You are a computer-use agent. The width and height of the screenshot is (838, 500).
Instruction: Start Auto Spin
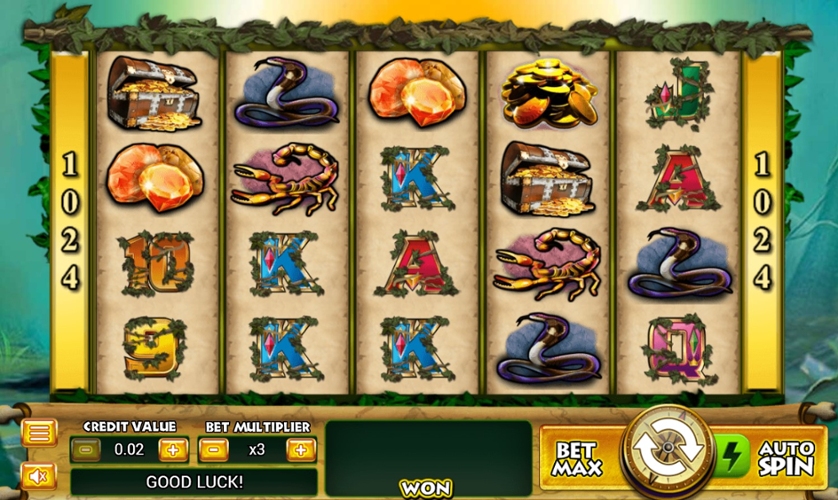click(786, 458)
